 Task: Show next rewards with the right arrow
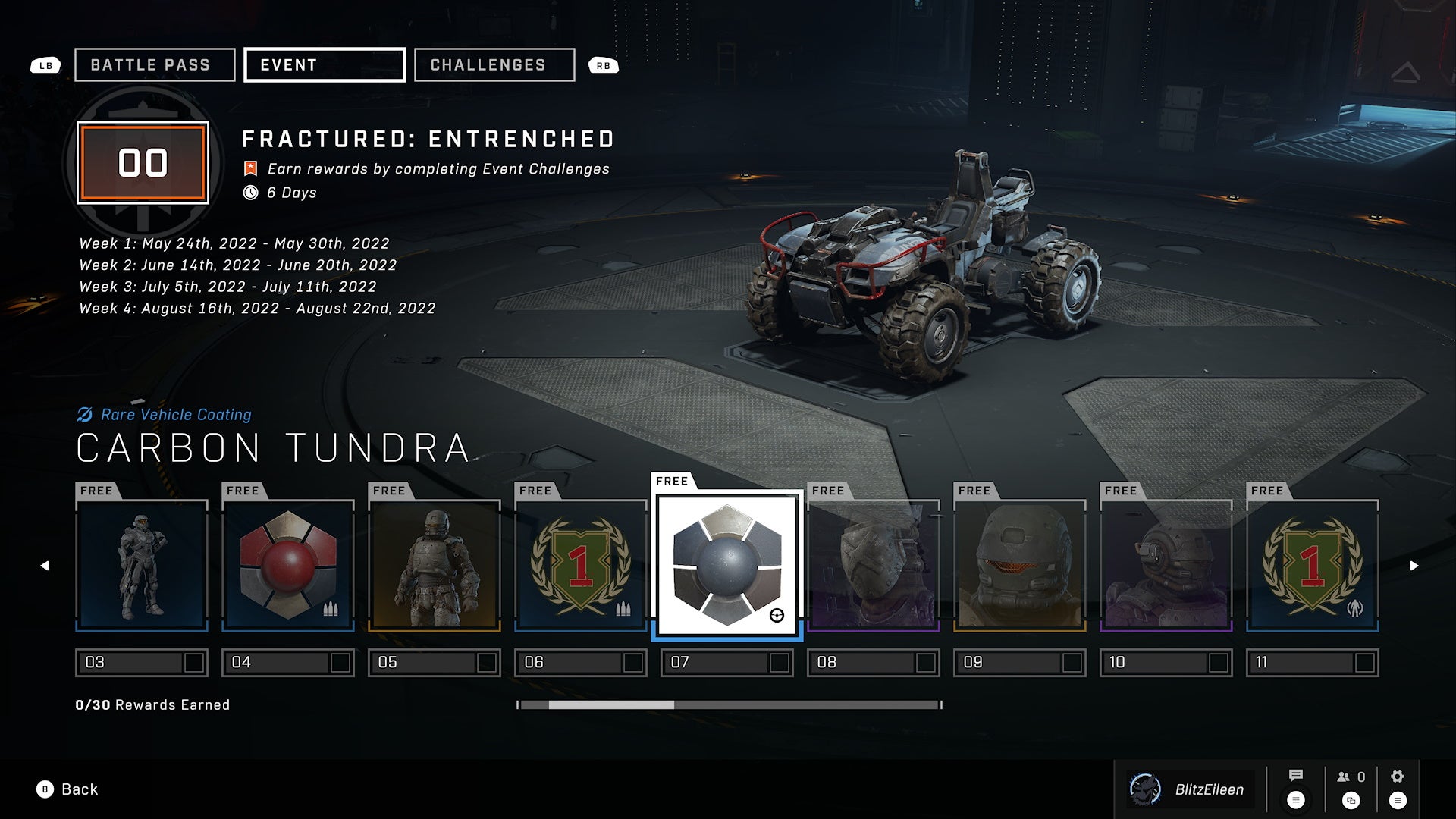point(1414,566)
